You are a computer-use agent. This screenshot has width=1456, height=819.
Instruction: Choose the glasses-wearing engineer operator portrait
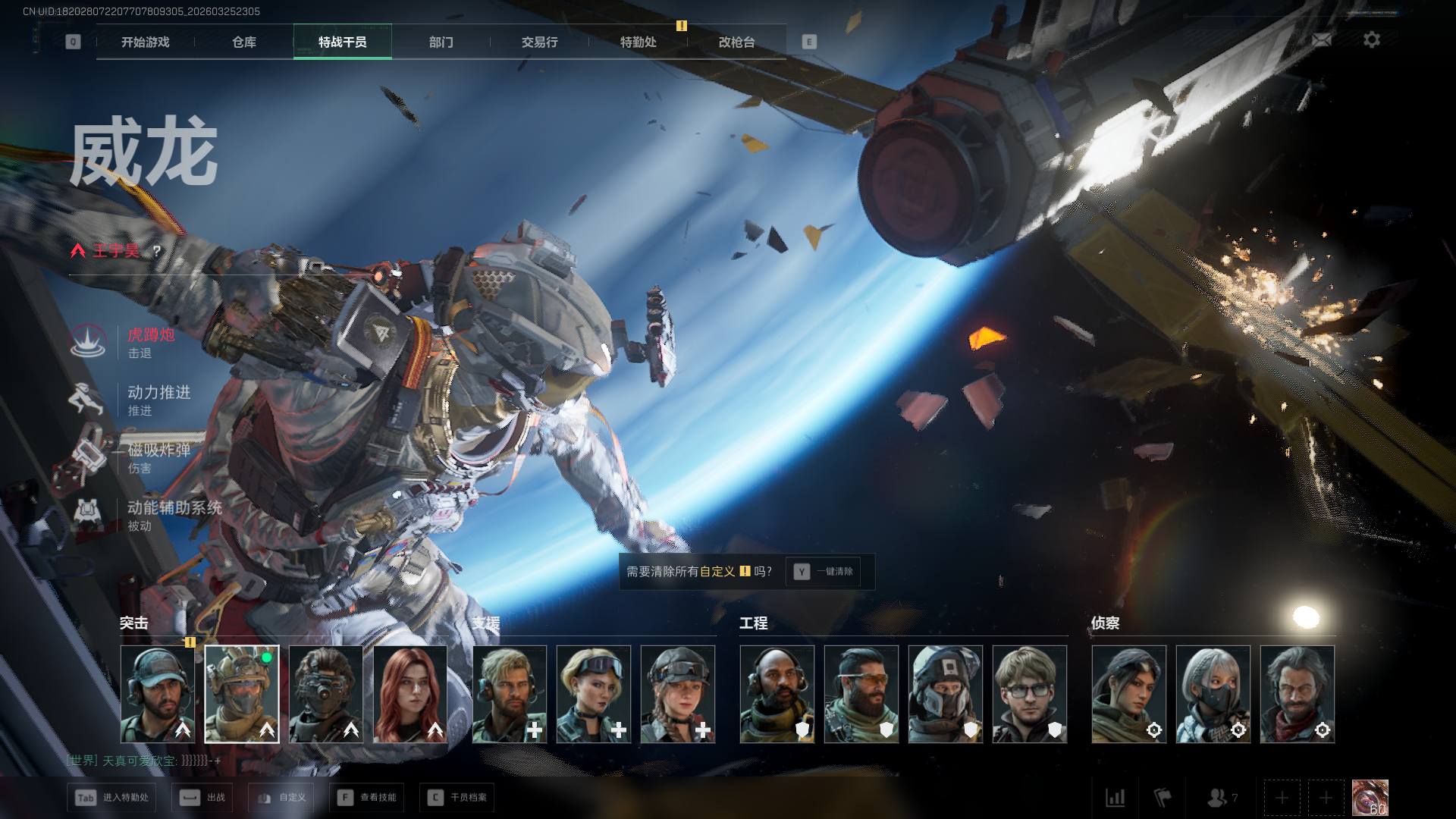click(1029, 694)
